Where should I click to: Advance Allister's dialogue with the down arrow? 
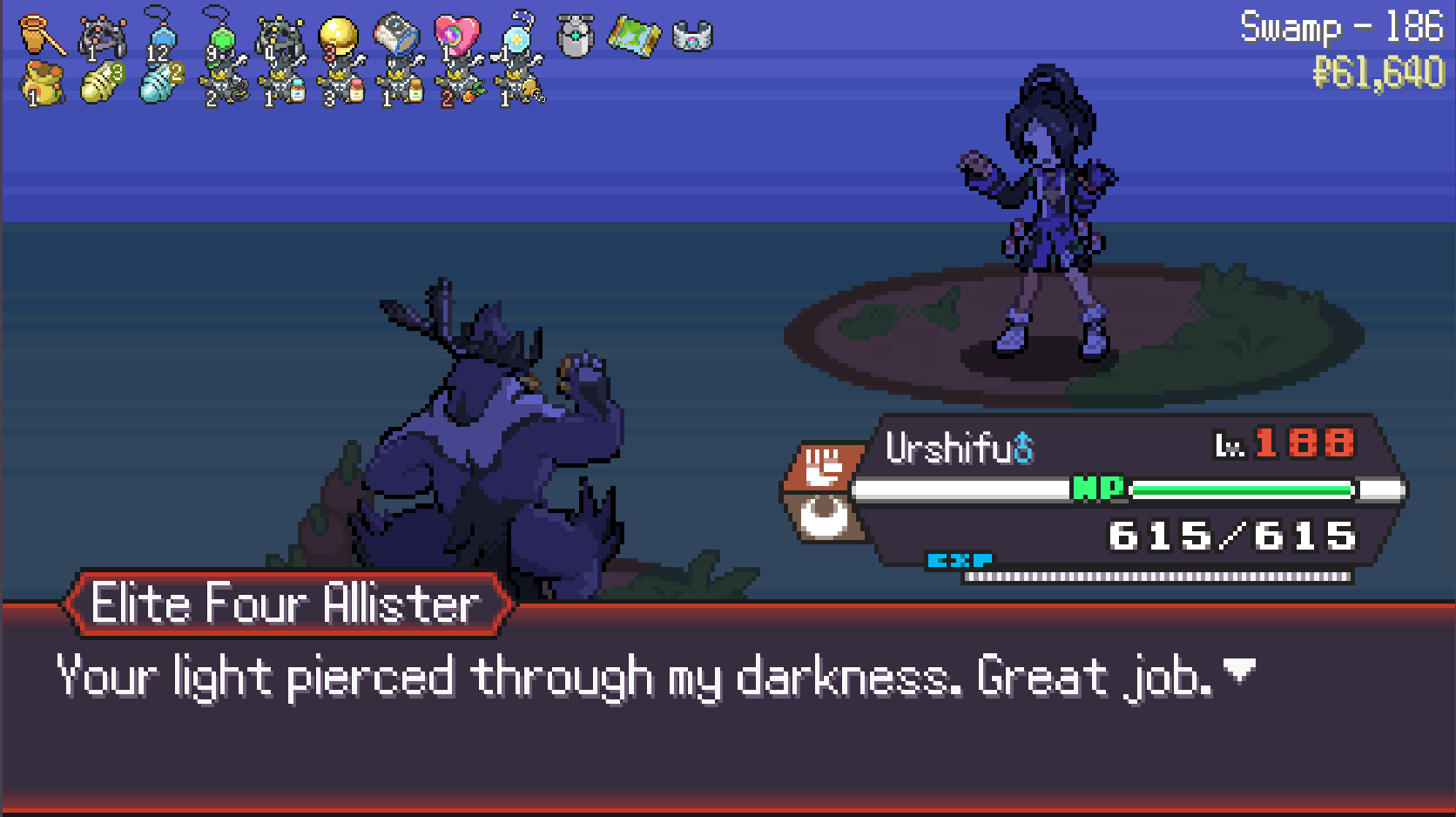1239,670
